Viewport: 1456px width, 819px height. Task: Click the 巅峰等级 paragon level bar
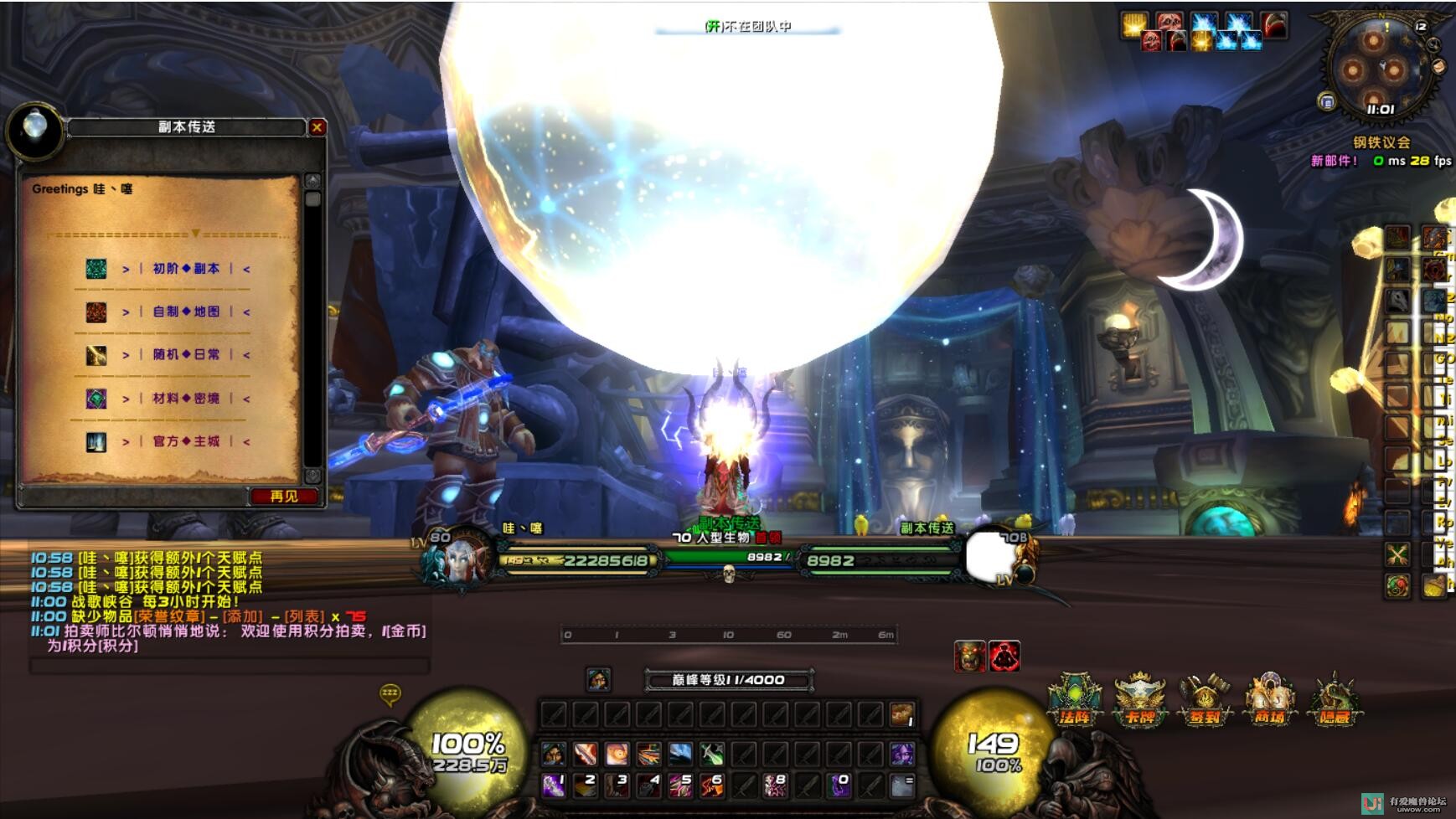point(728,680)
